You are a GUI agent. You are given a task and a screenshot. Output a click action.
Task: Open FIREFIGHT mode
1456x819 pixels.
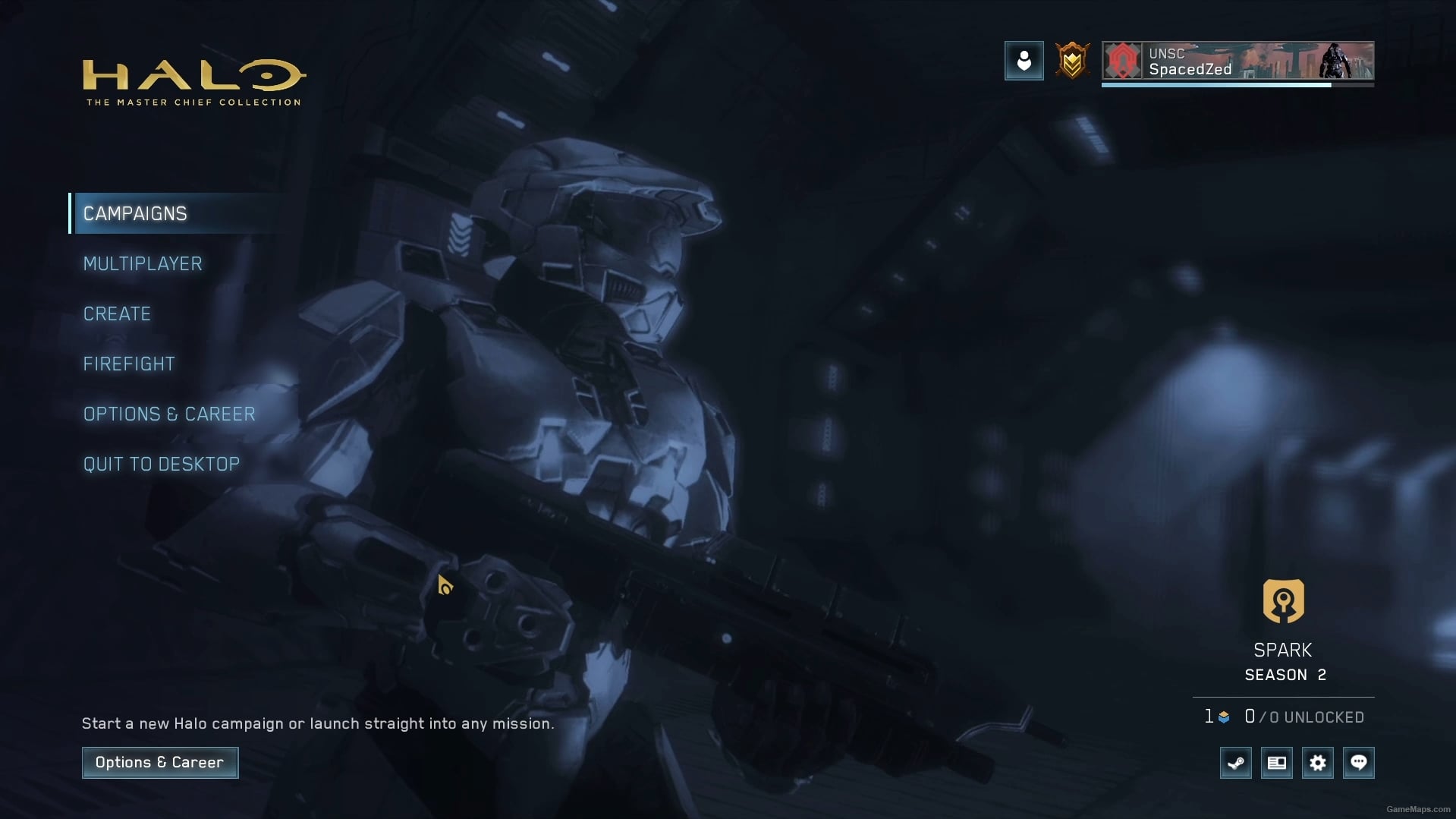(x=129, y=364)
